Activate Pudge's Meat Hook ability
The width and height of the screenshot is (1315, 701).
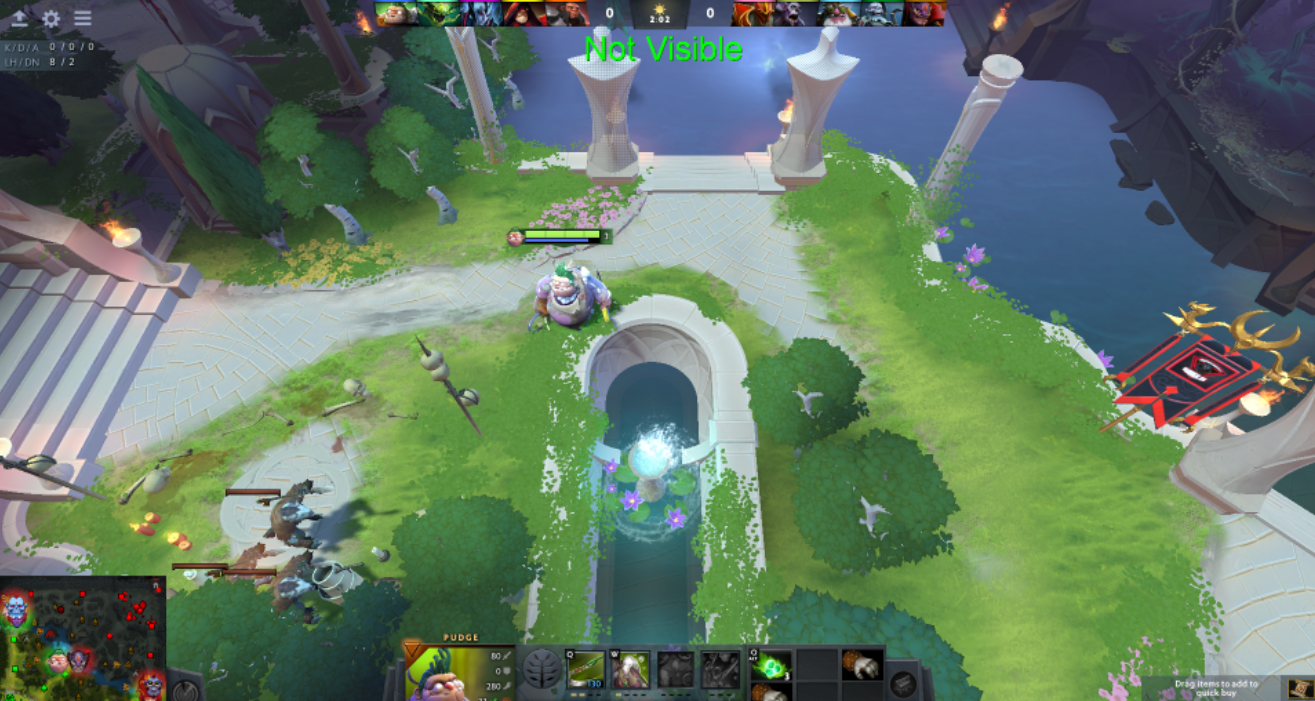587,669
